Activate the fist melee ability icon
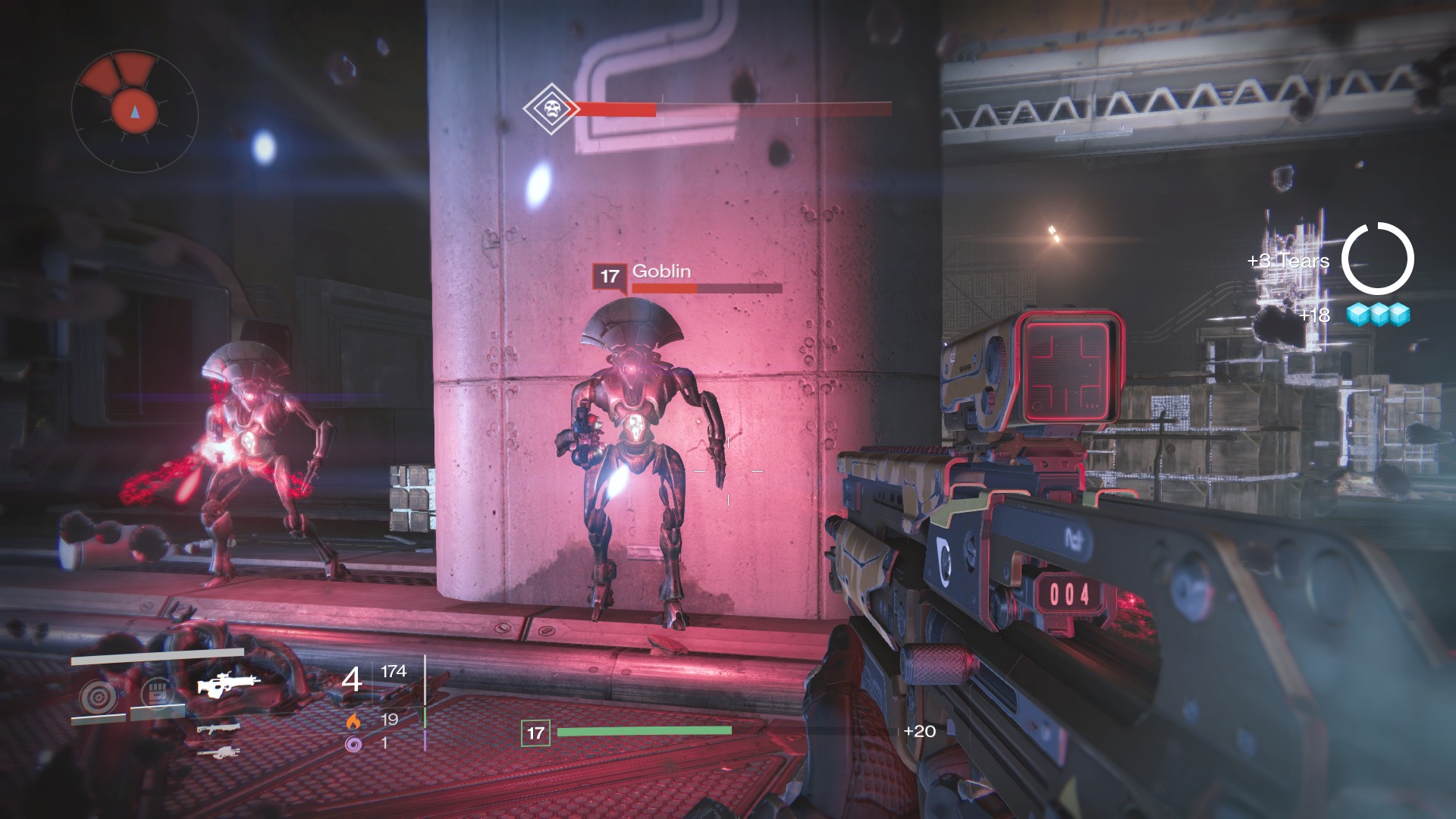Image resolution: width=1456 pixels, height=819 pixels. pos(157,693)
